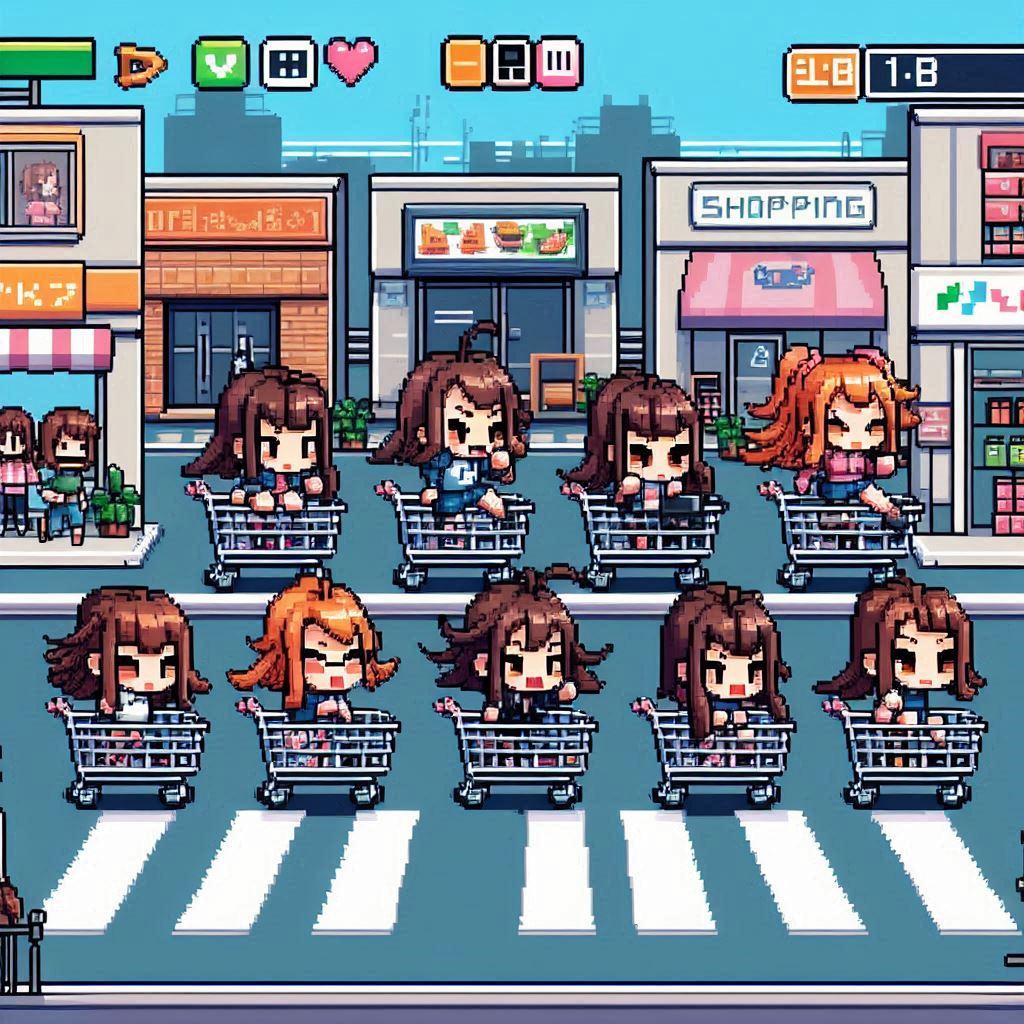Click the orange minus button
This screenshot has height=1024, width=1024.
465,63
